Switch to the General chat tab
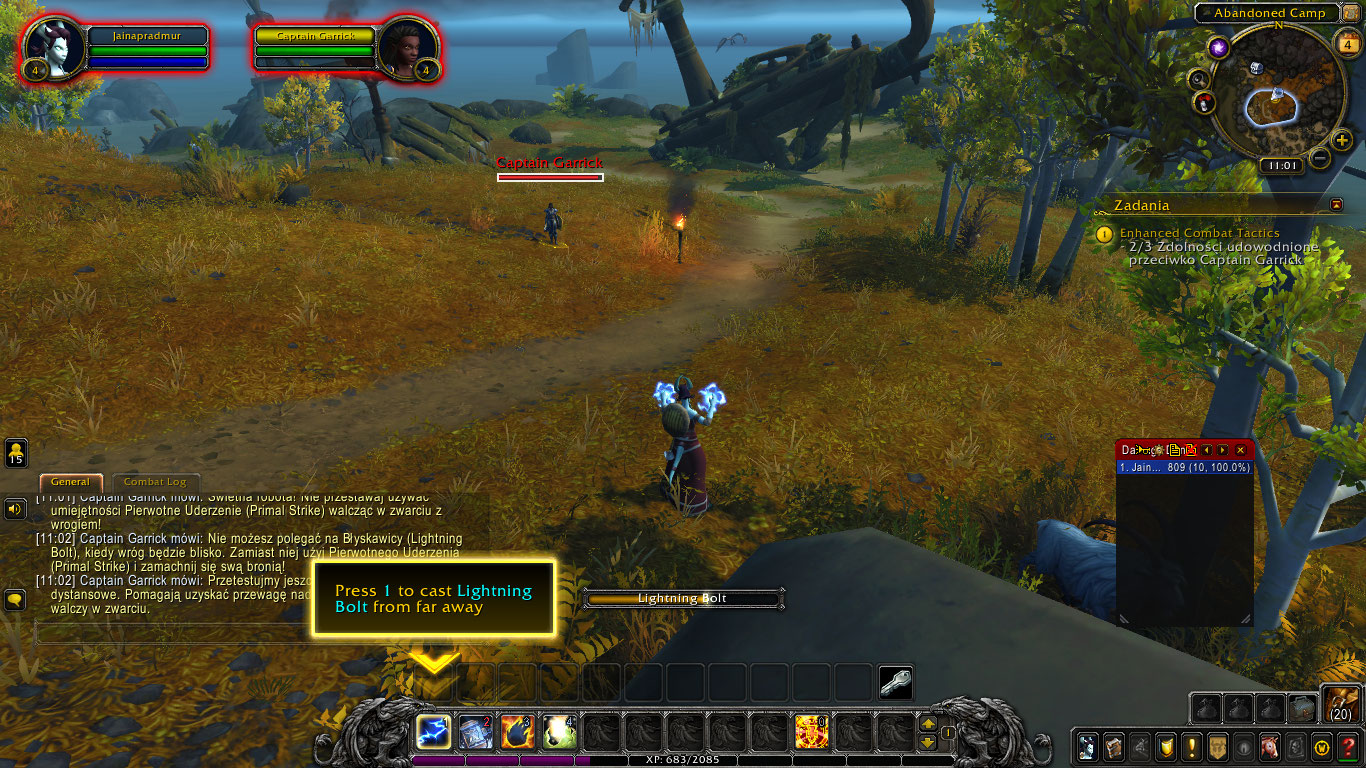 tap(70, 481)
